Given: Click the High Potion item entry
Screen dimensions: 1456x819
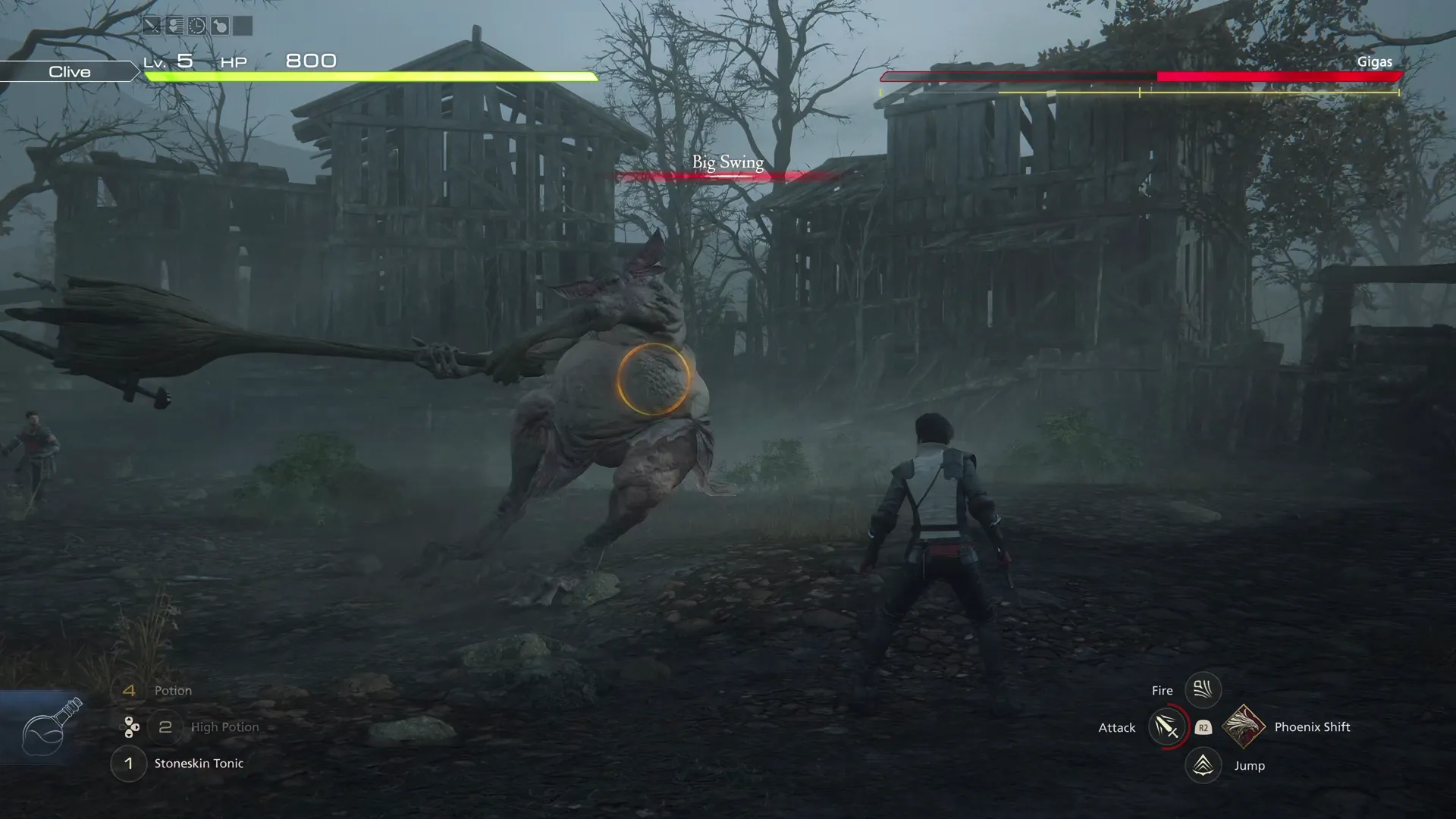Looking at the screenshot, I should click(x=227, y=726).
